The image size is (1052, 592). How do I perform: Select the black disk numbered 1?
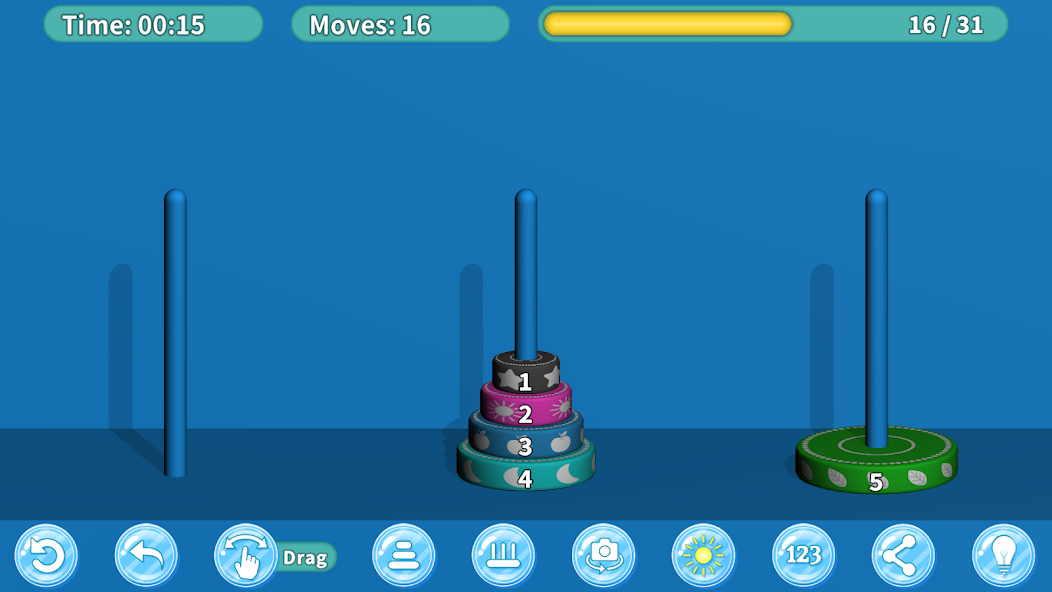525,374
